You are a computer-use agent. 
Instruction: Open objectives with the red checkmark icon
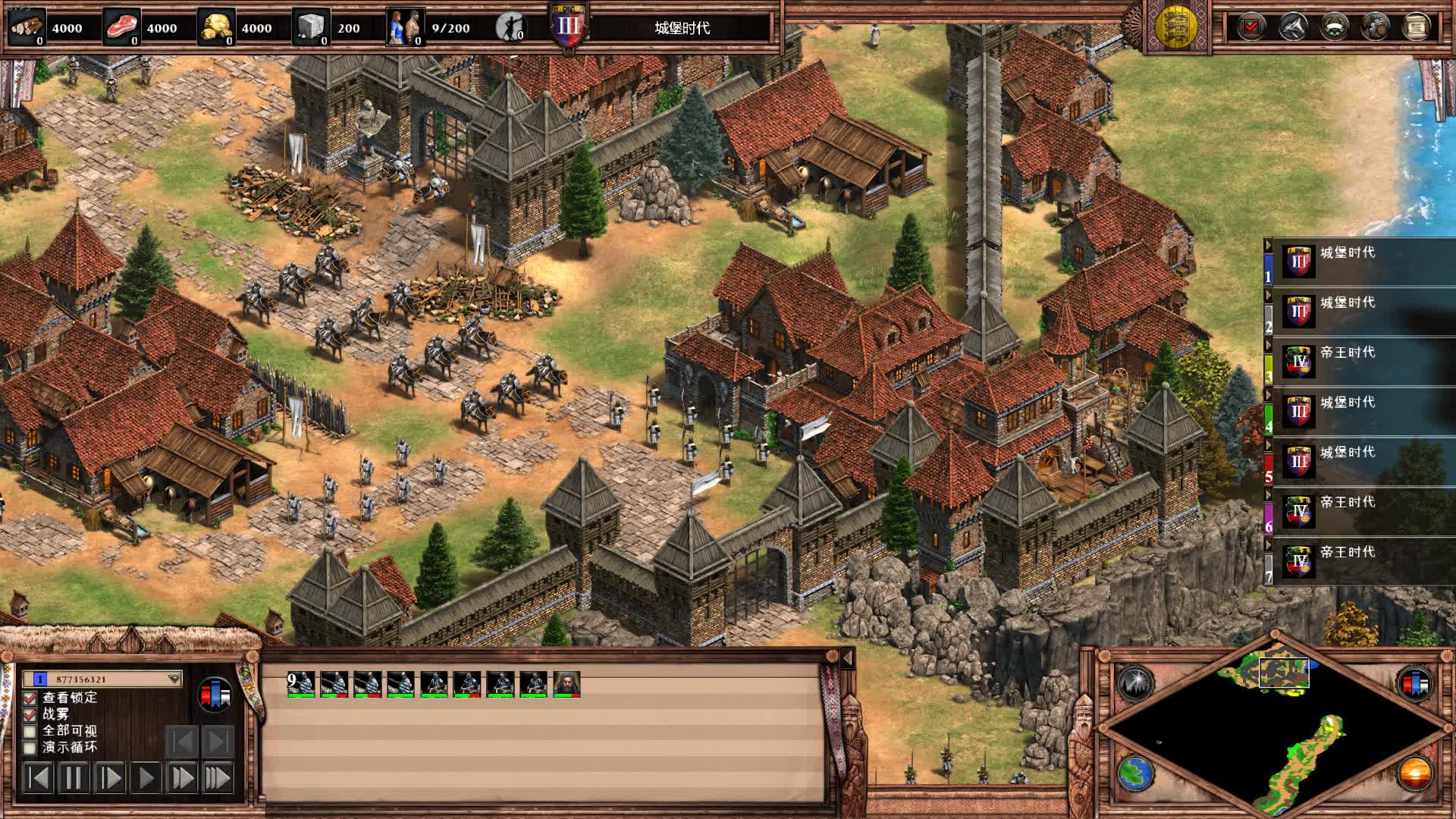coord(1250,27)
